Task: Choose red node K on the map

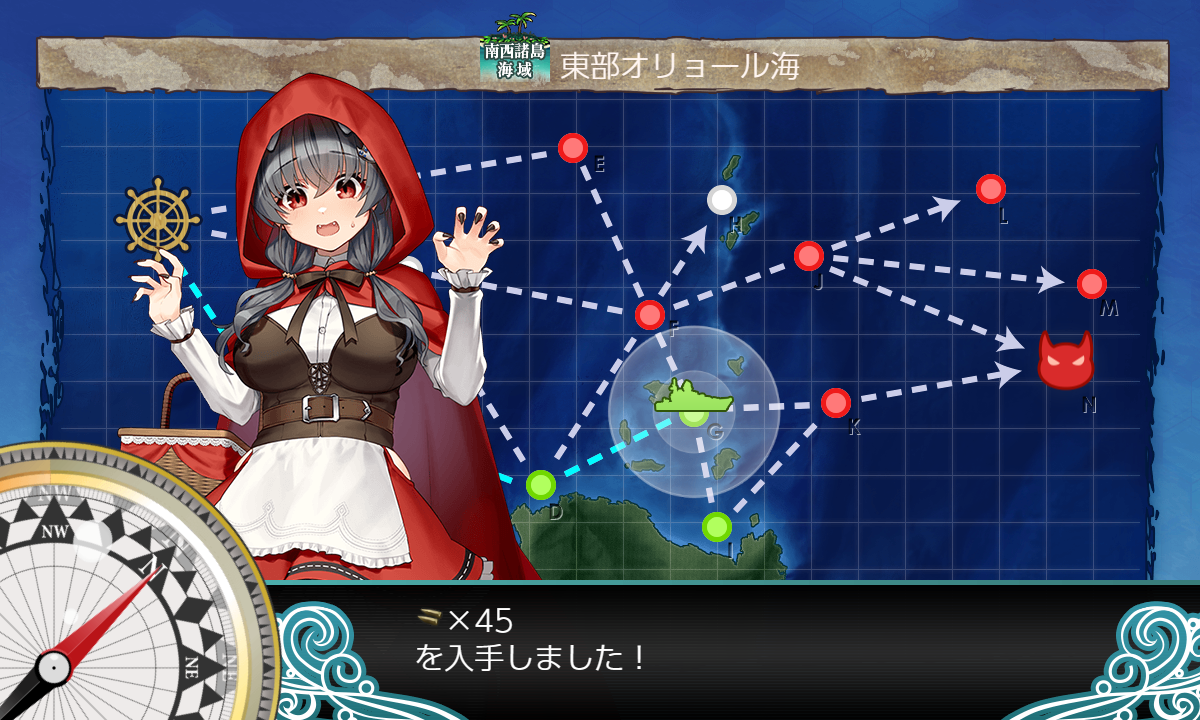Action: point(835,403)
